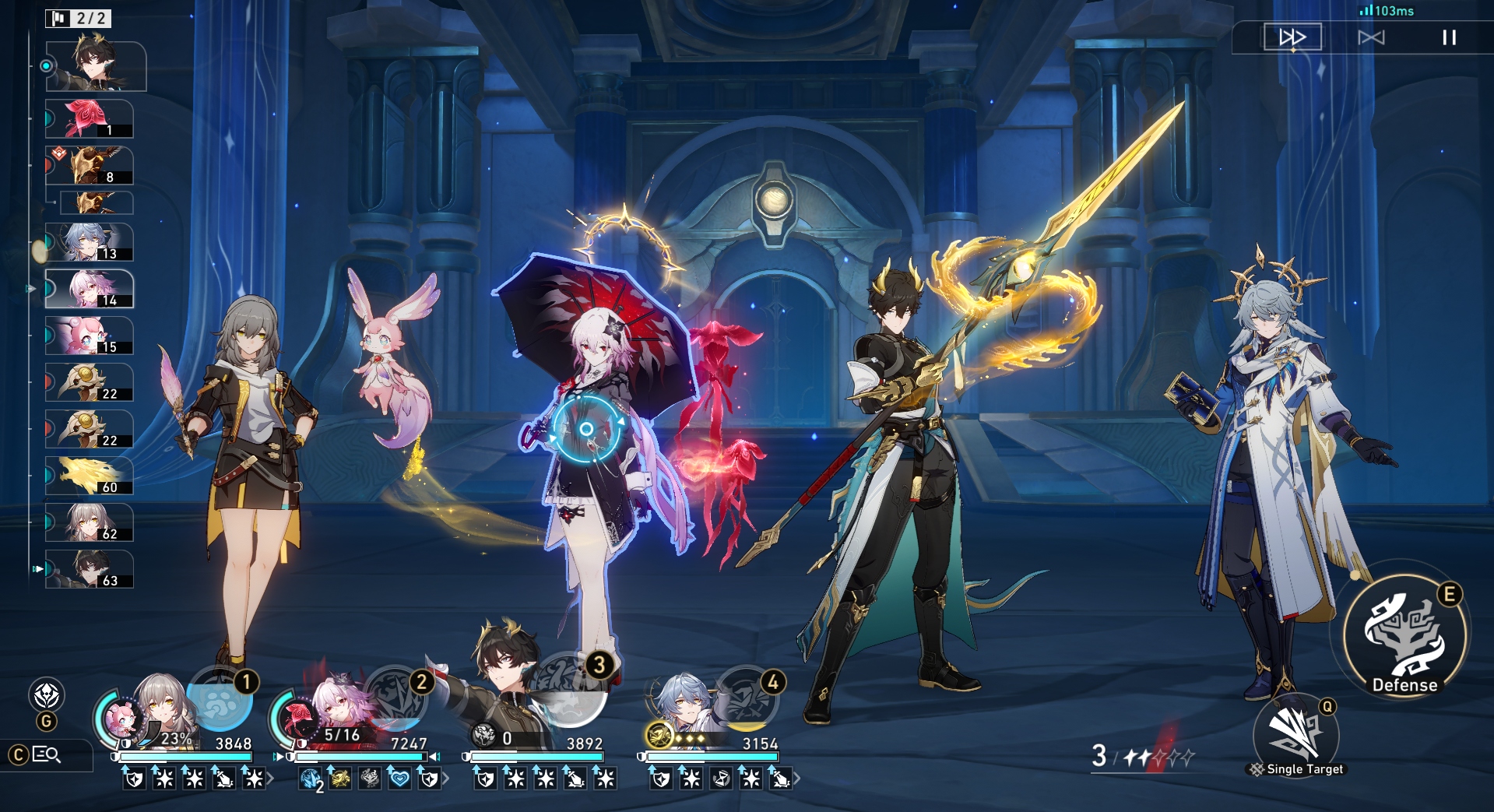Activate the silver-haired scholar's ultimate
The width and height of the screenshot is (1494, 812).
pyautogui.click(x=747, y=698)
